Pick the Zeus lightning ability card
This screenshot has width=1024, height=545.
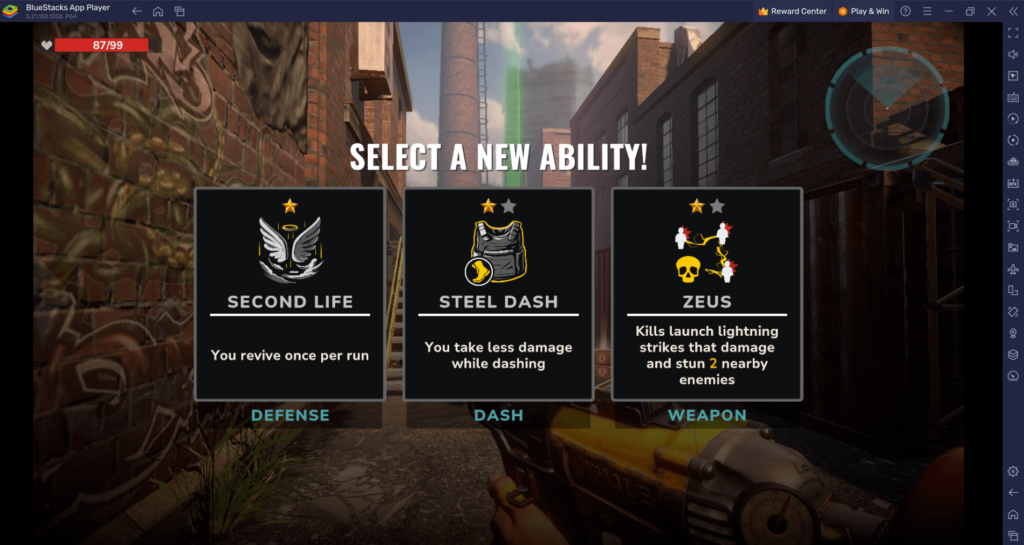707,294
